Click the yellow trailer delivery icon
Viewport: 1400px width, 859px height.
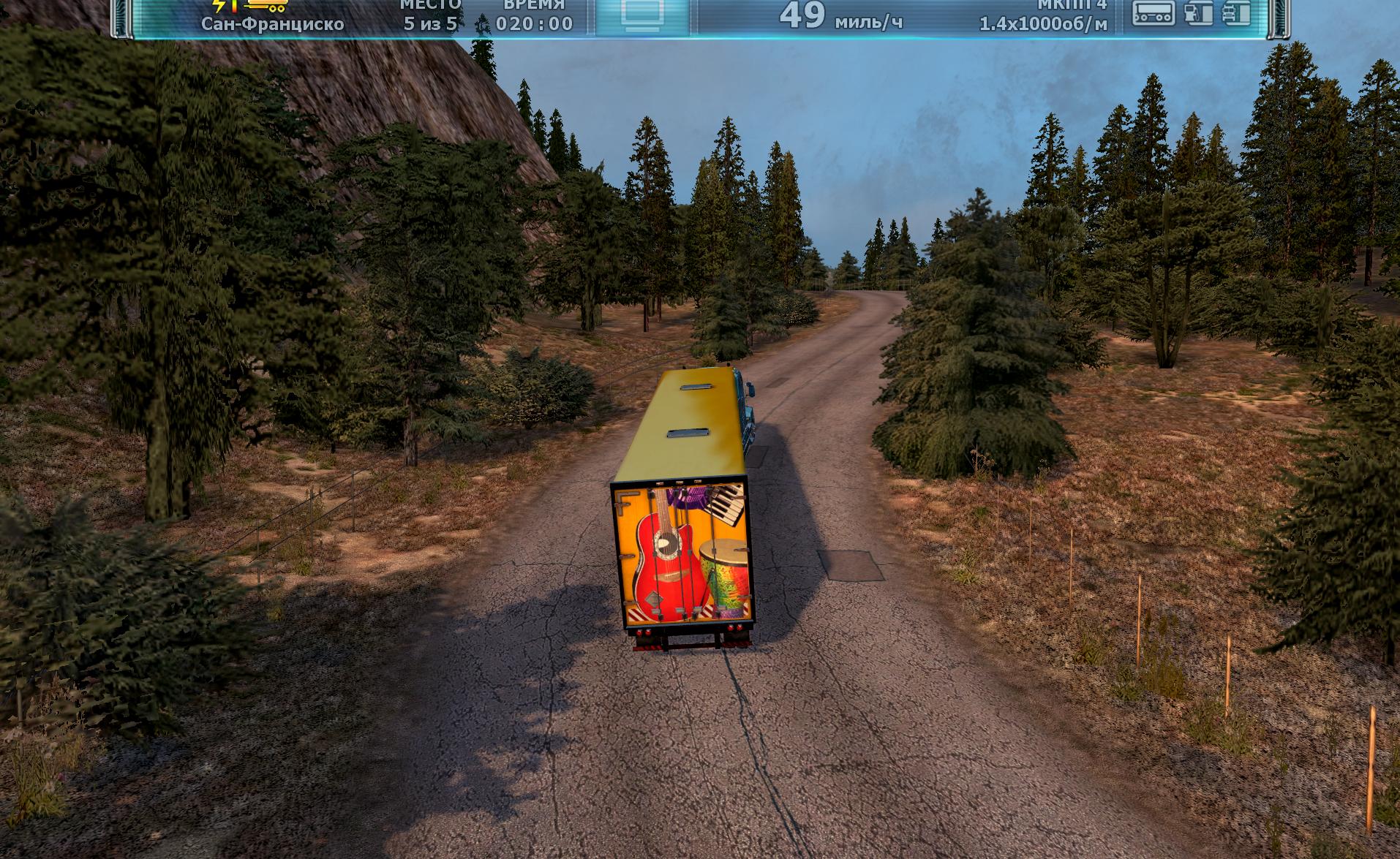268,7
